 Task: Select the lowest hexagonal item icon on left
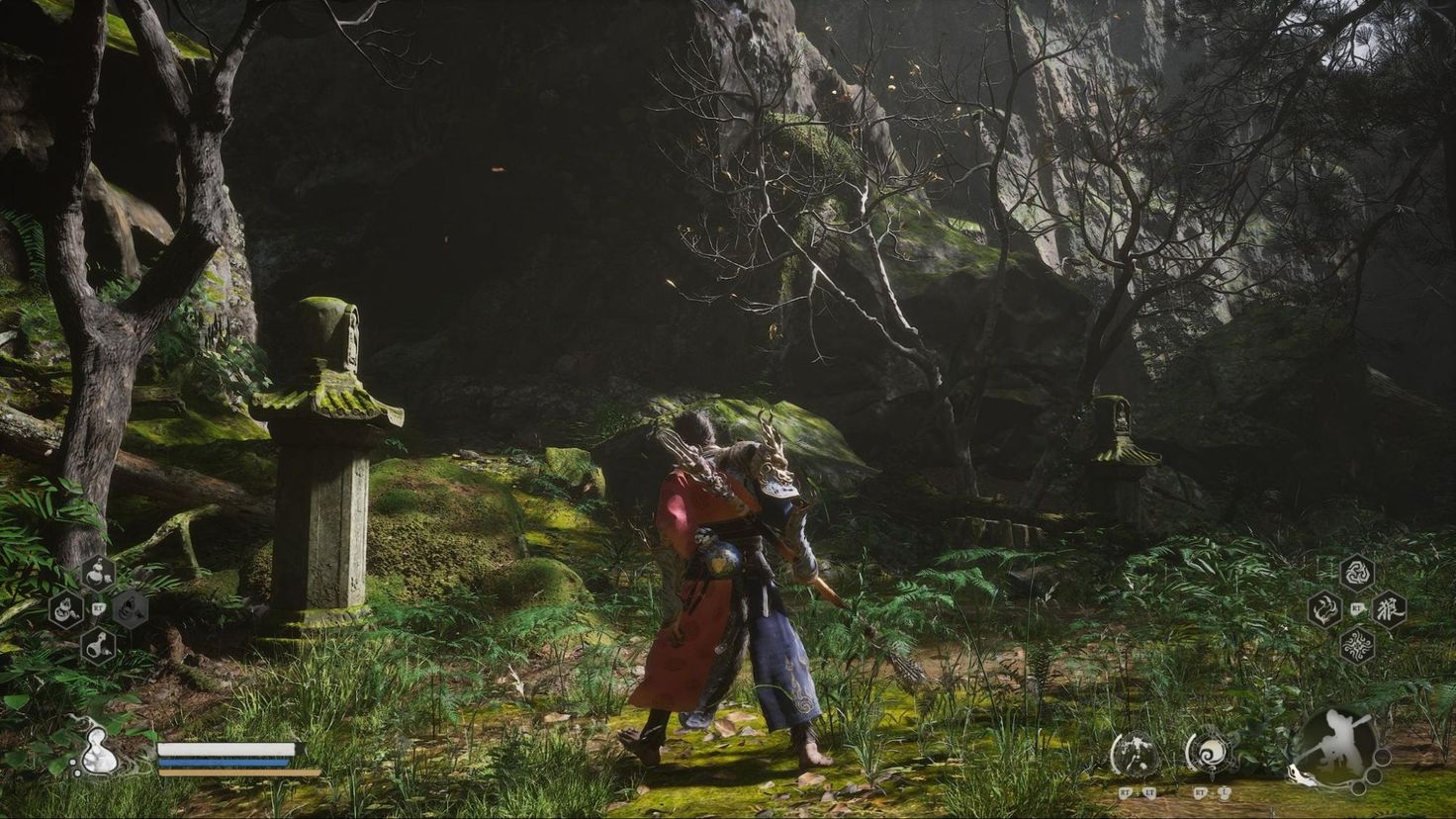100,645
